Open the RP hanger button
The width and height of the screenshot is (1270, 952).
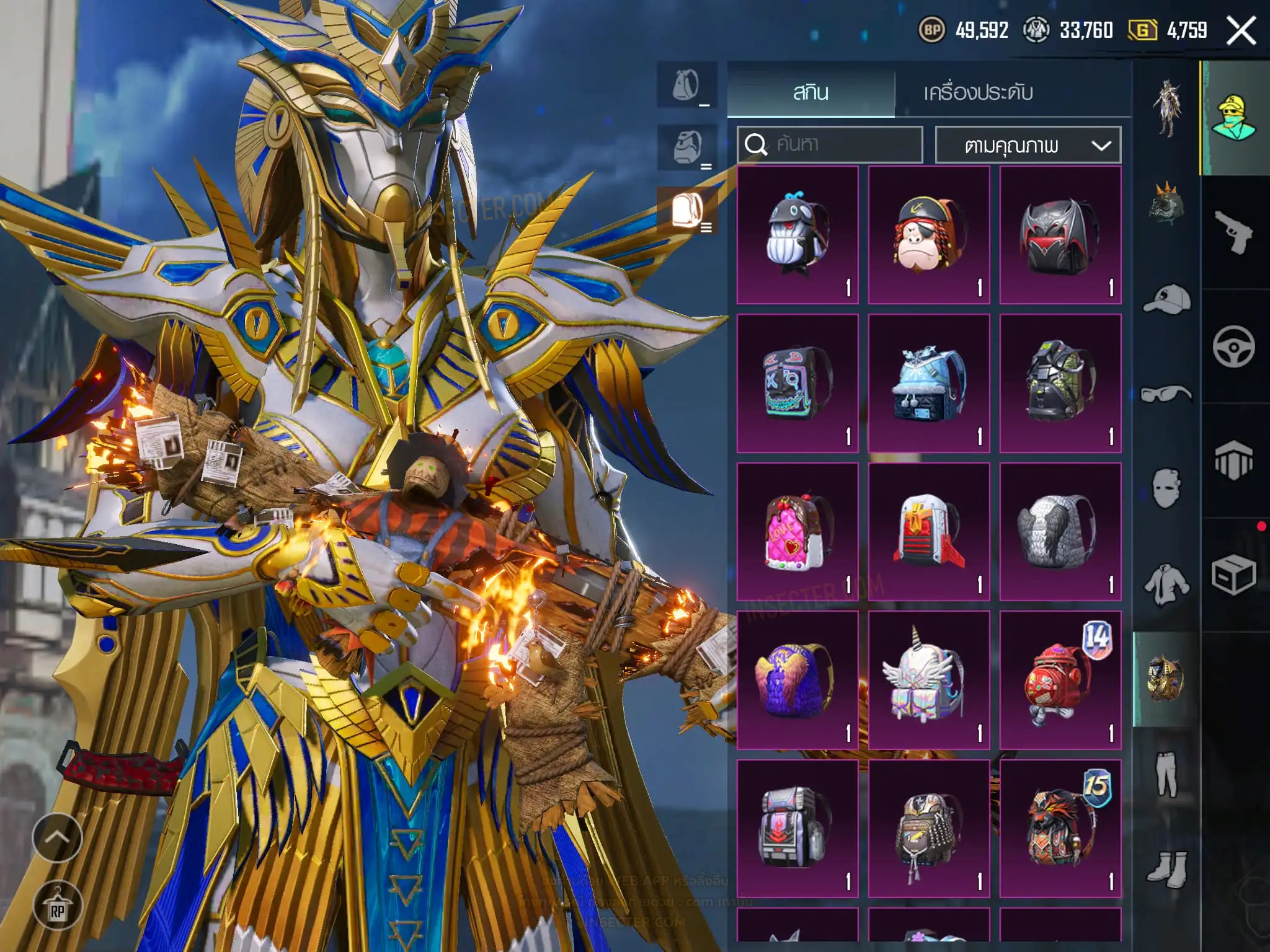click(57, 906)
